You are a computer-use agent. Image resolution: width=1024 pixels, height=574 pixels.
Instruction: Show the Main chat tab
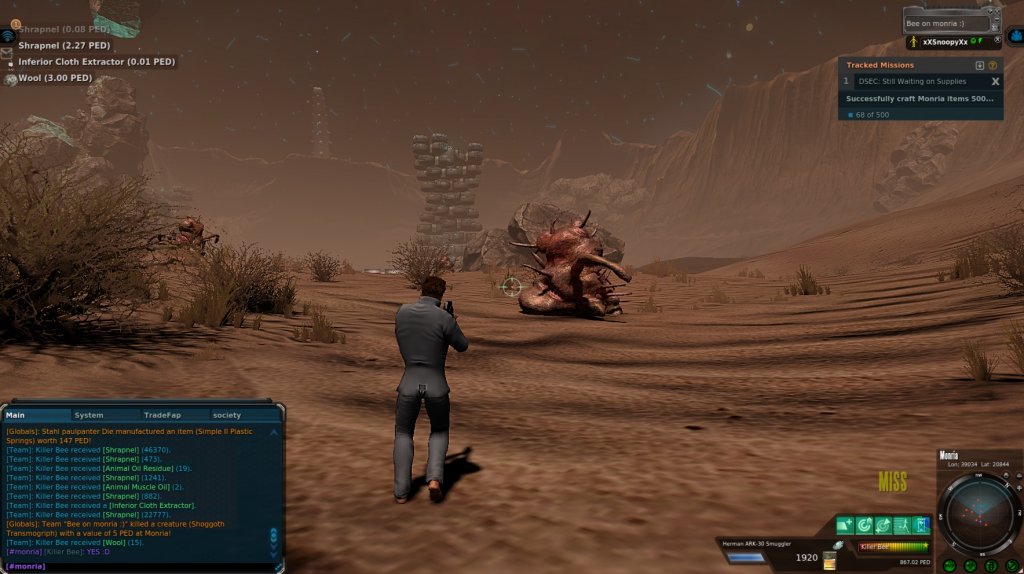[17, 415]
